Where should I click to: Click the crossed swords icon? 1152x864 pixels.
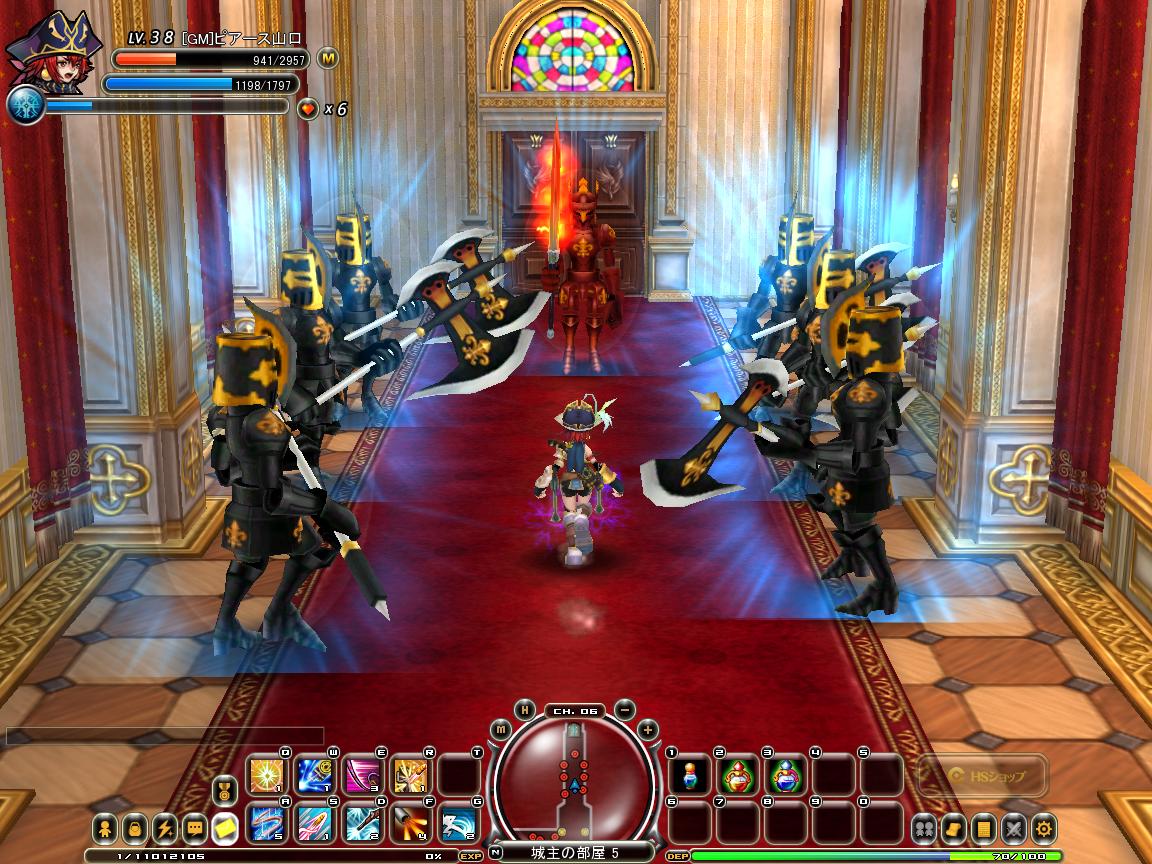click(1015, 828)
